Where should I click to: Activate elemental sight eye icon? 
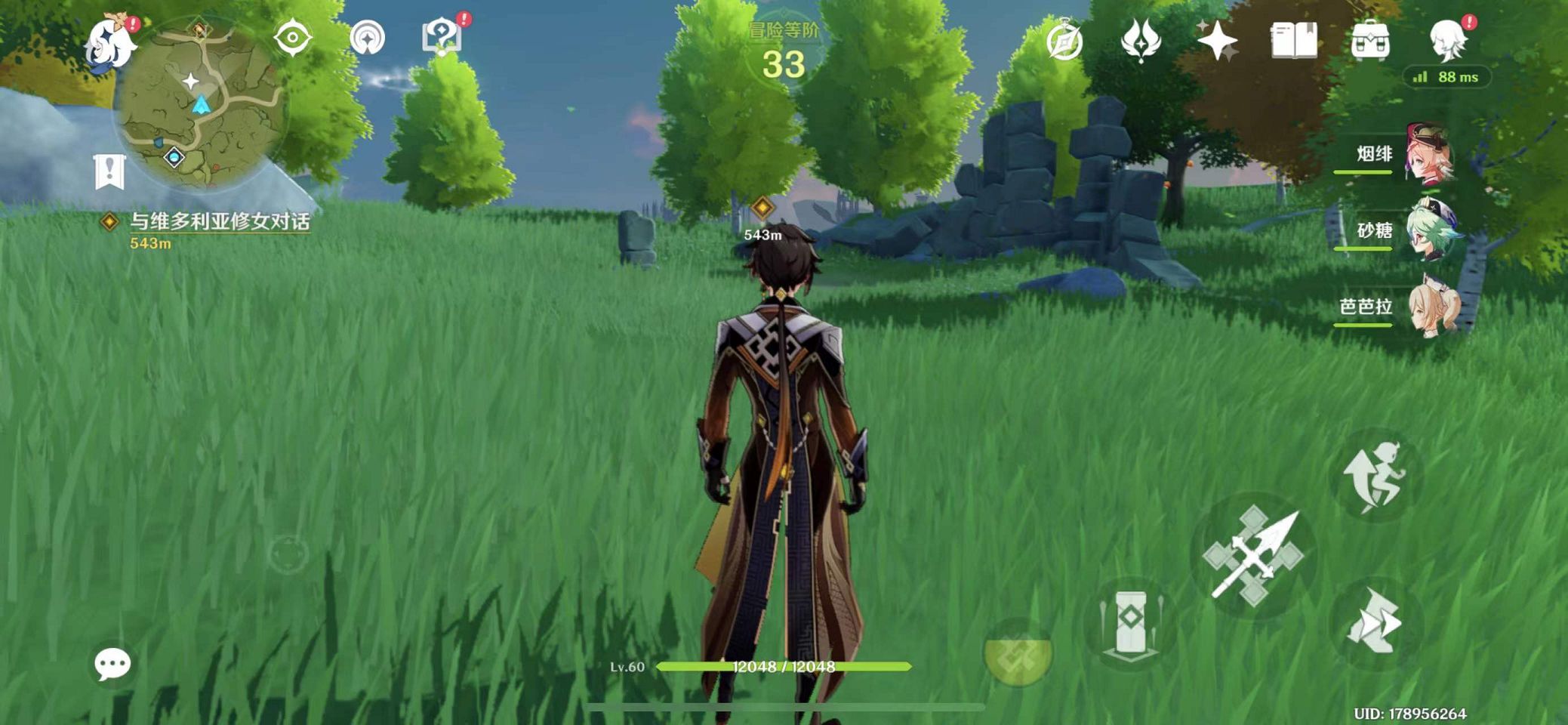click(292, 38)
